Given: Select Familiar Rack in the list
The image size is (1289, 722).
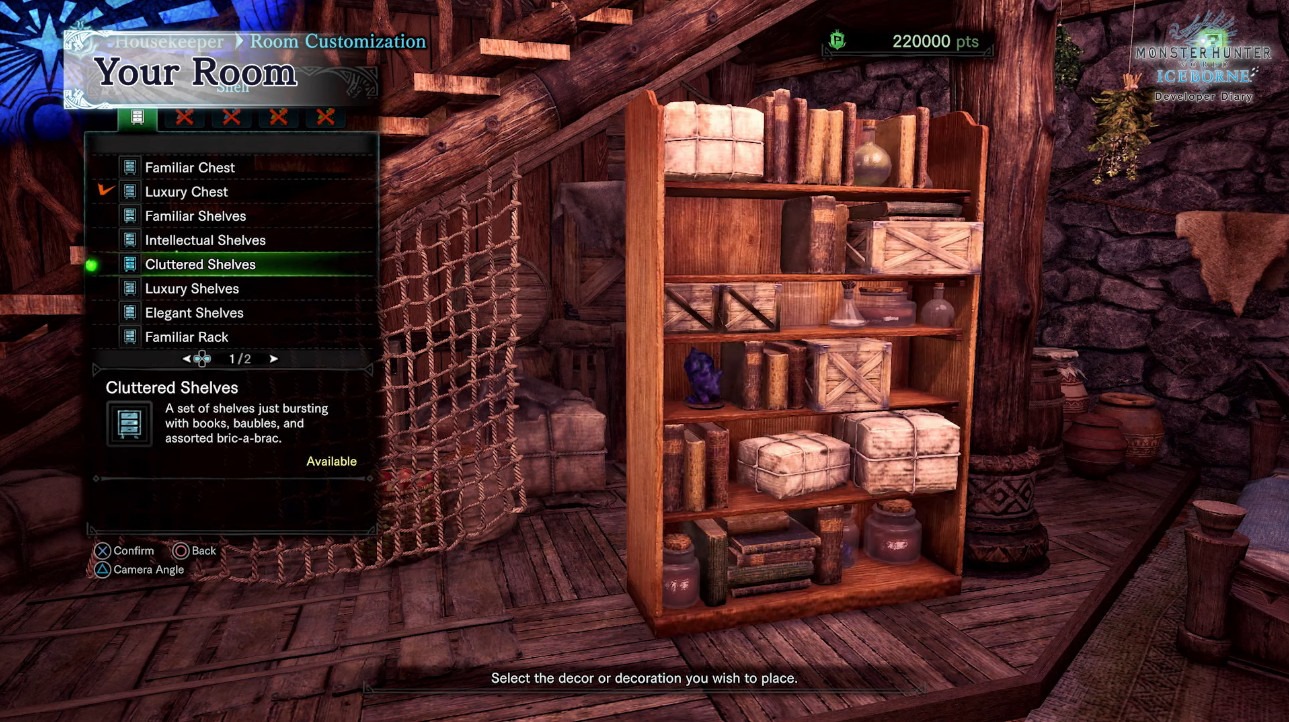Looking at the screenshot, I should tap(186, 337).
